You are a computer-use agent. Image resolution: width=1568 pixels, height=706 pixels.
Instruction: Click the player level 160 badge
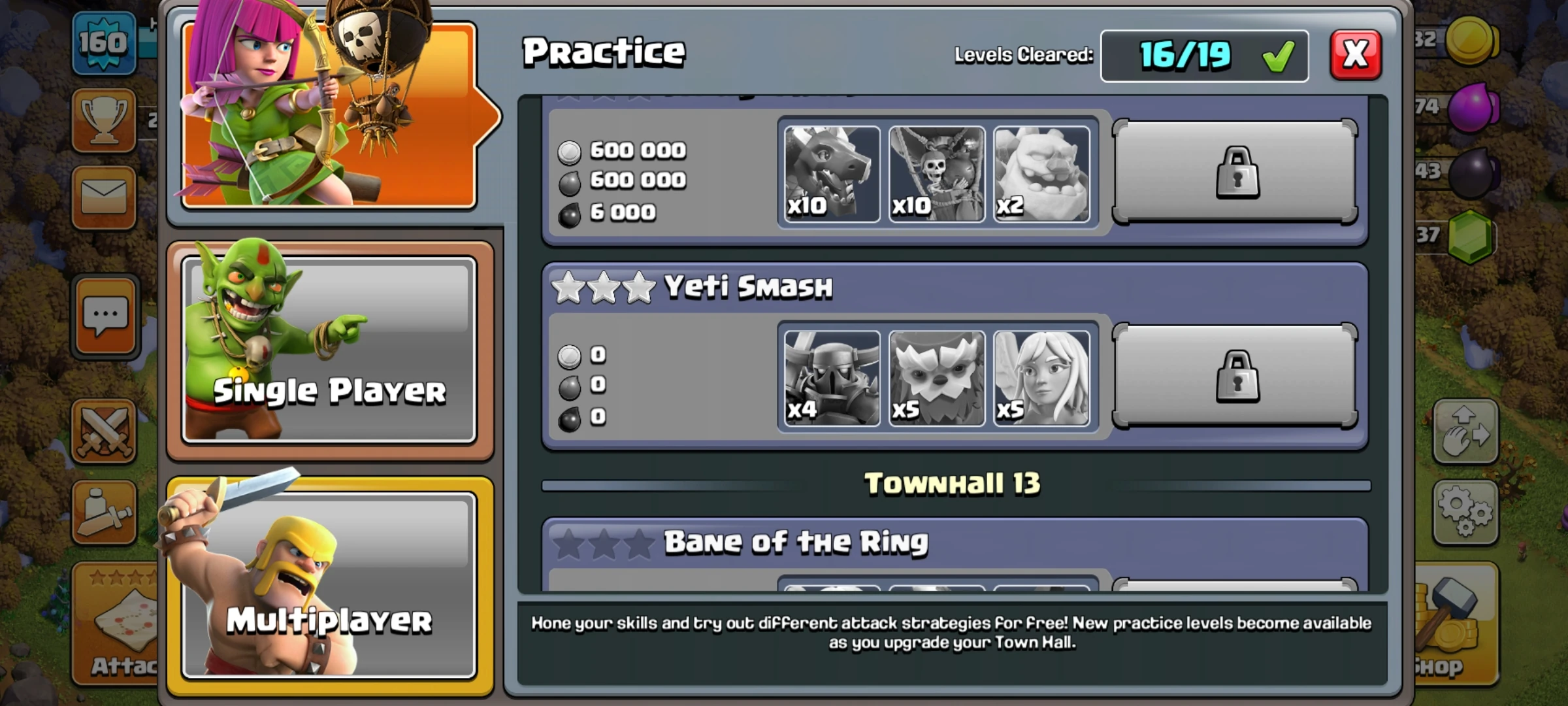(x=105, y=42)
